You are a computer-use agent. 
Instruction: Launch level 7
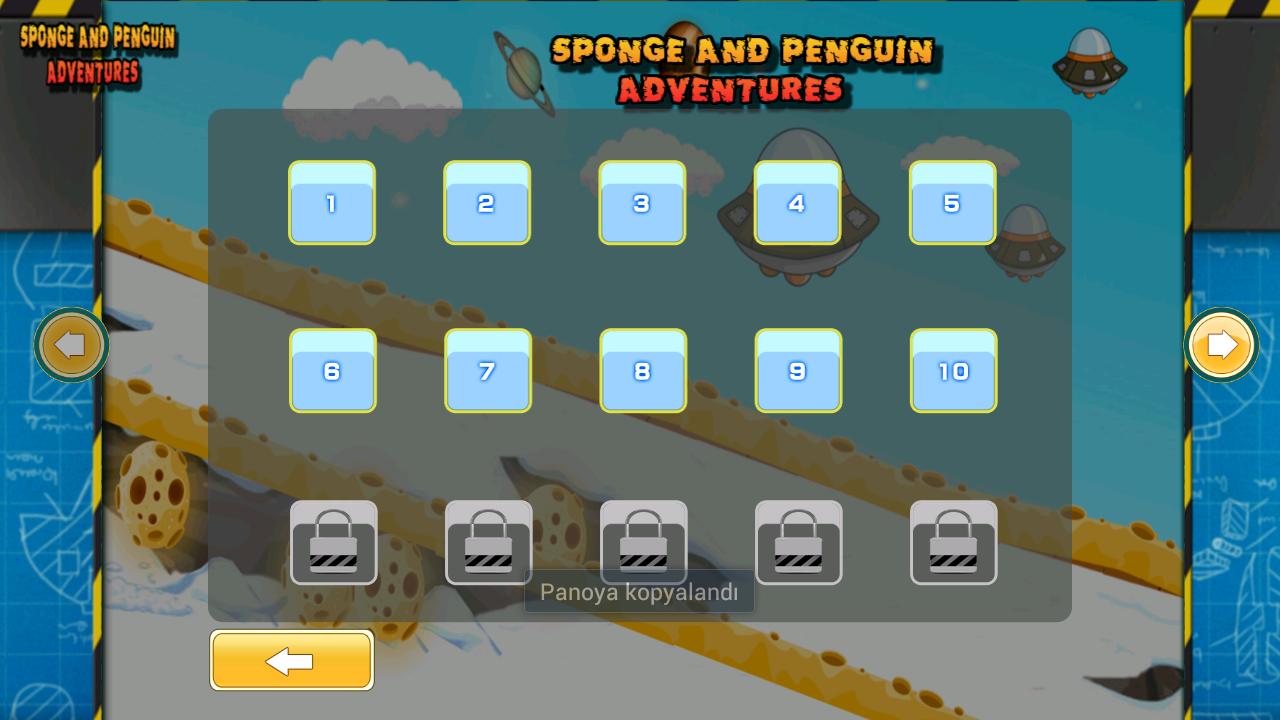tap(488, 371)
